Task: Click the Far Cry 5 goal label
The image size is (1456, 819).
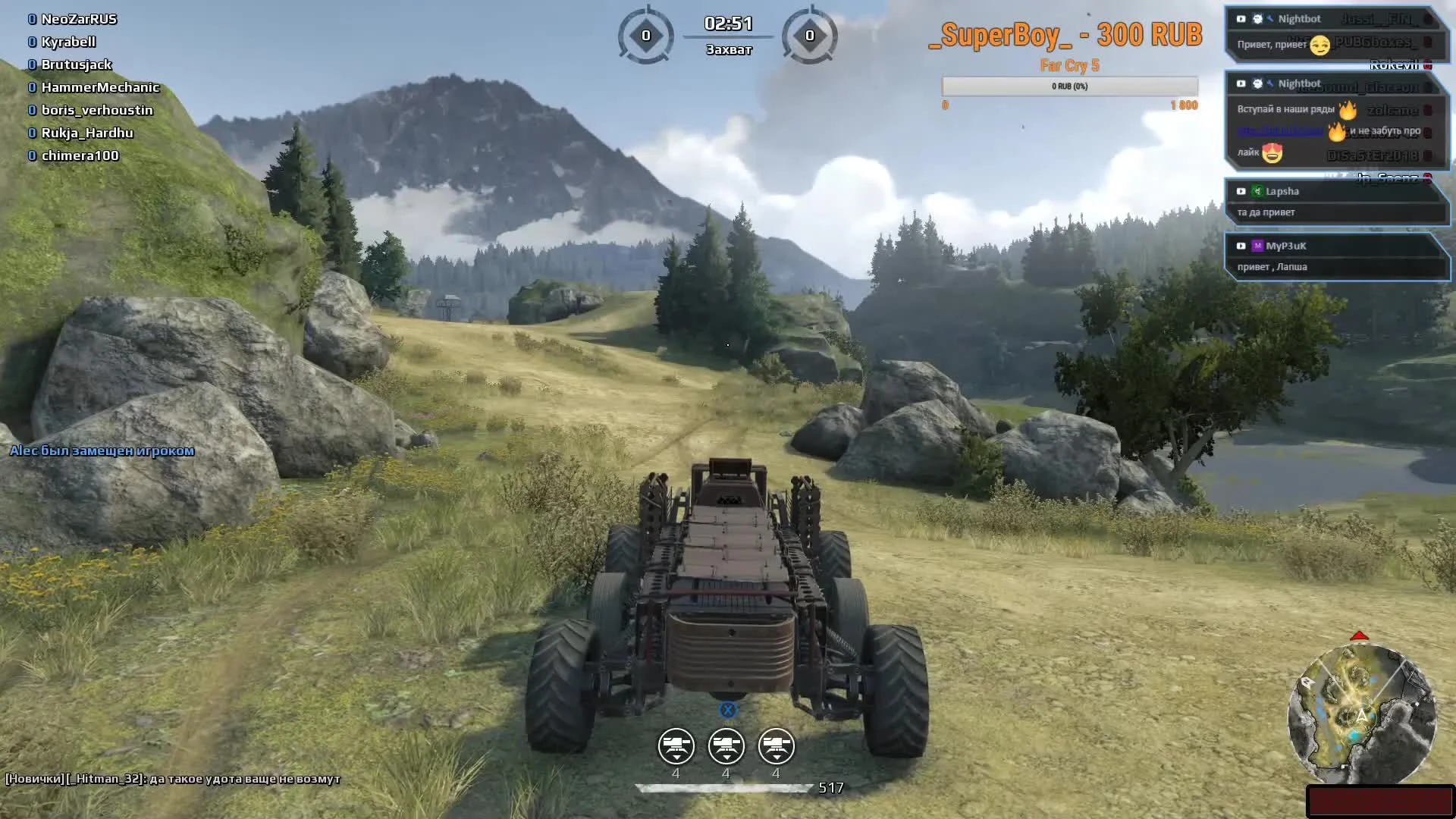Action: (1069, 67)
